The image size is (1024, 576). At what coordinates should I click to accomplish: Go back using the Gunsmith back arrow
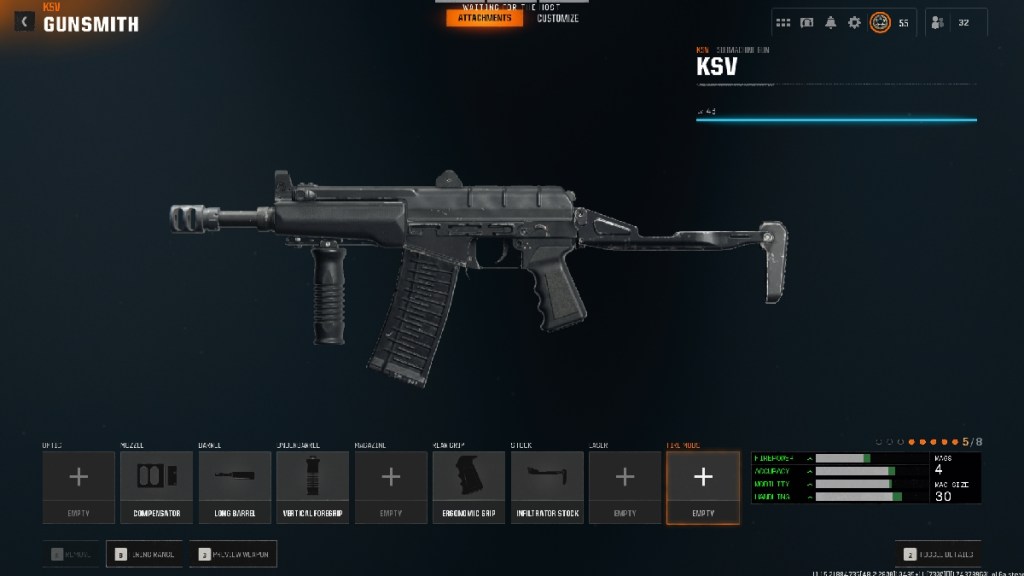click(x=24, y=21)
